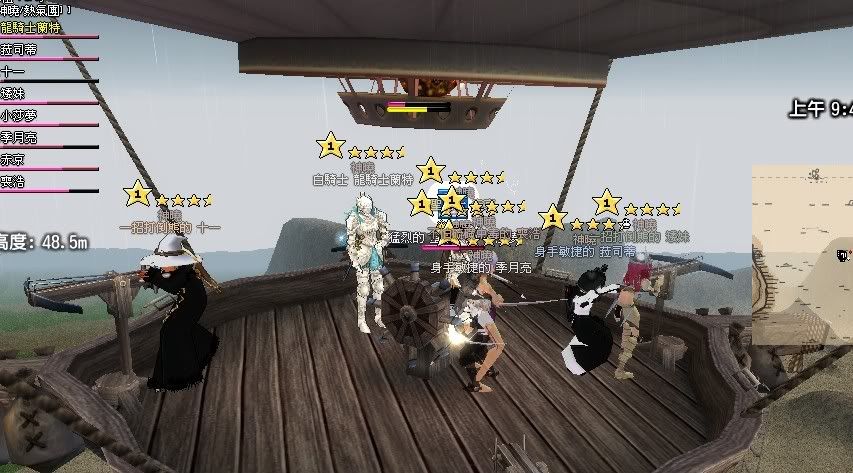Select party member 赤京 in party list
This screenshot has width=853, height=473.
[14, 159]
